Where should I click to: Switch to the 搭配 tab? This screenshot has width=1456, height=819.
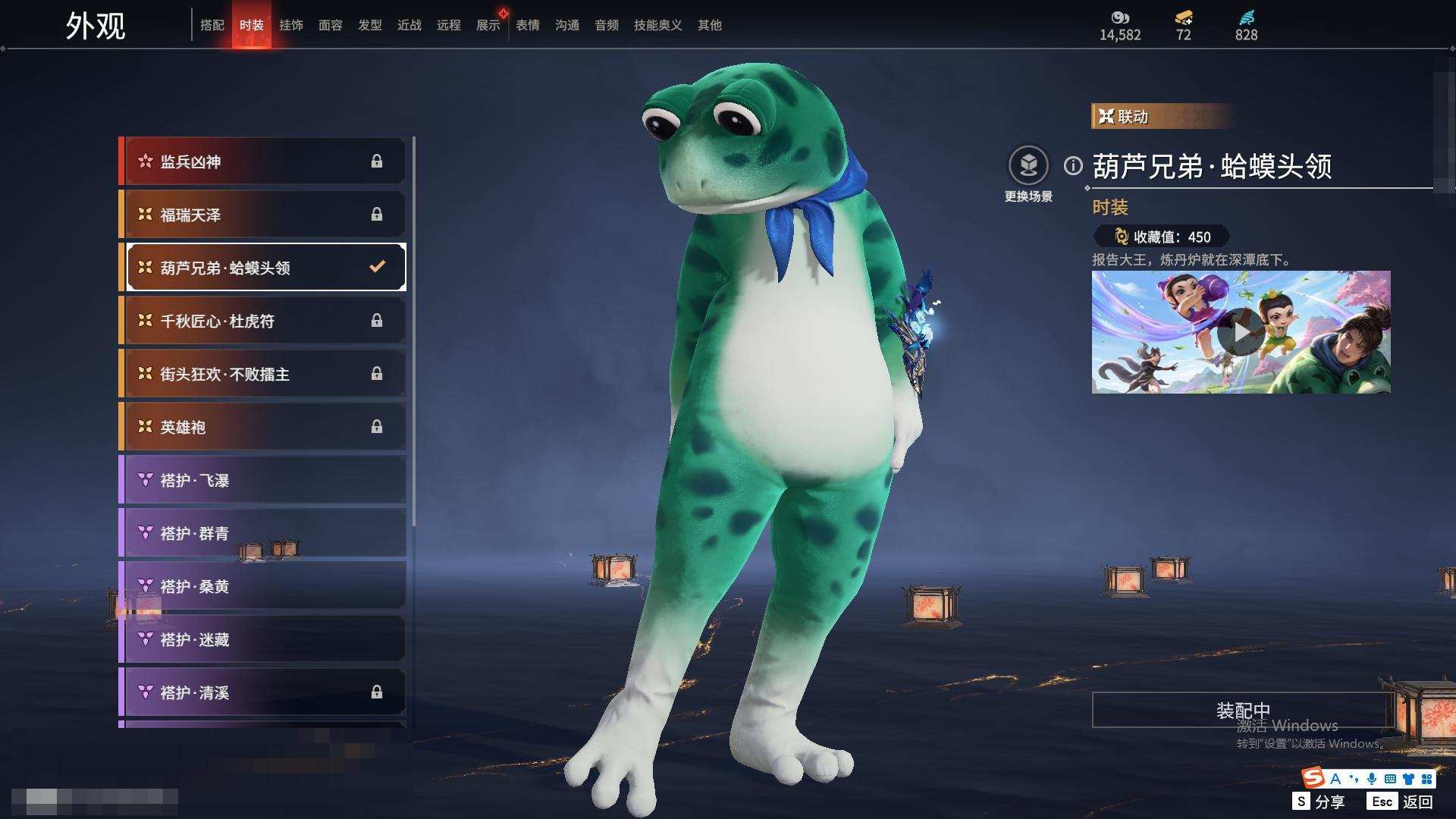click(x=212, y=25)
